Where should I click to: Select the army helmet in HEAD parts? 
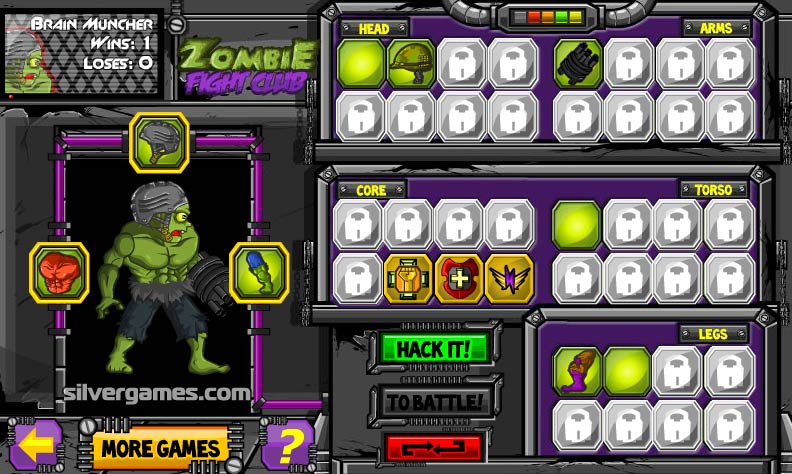[x=409, y=61]
